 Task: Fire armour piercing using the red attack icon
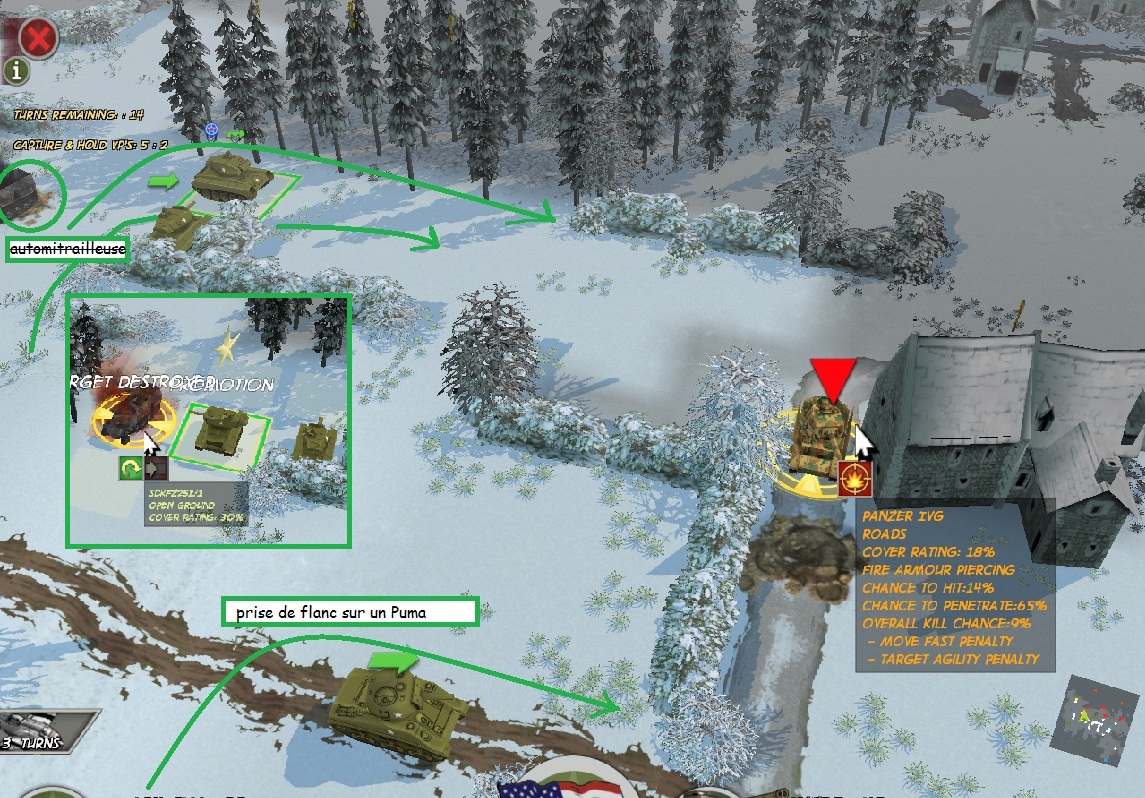[853, 477]
